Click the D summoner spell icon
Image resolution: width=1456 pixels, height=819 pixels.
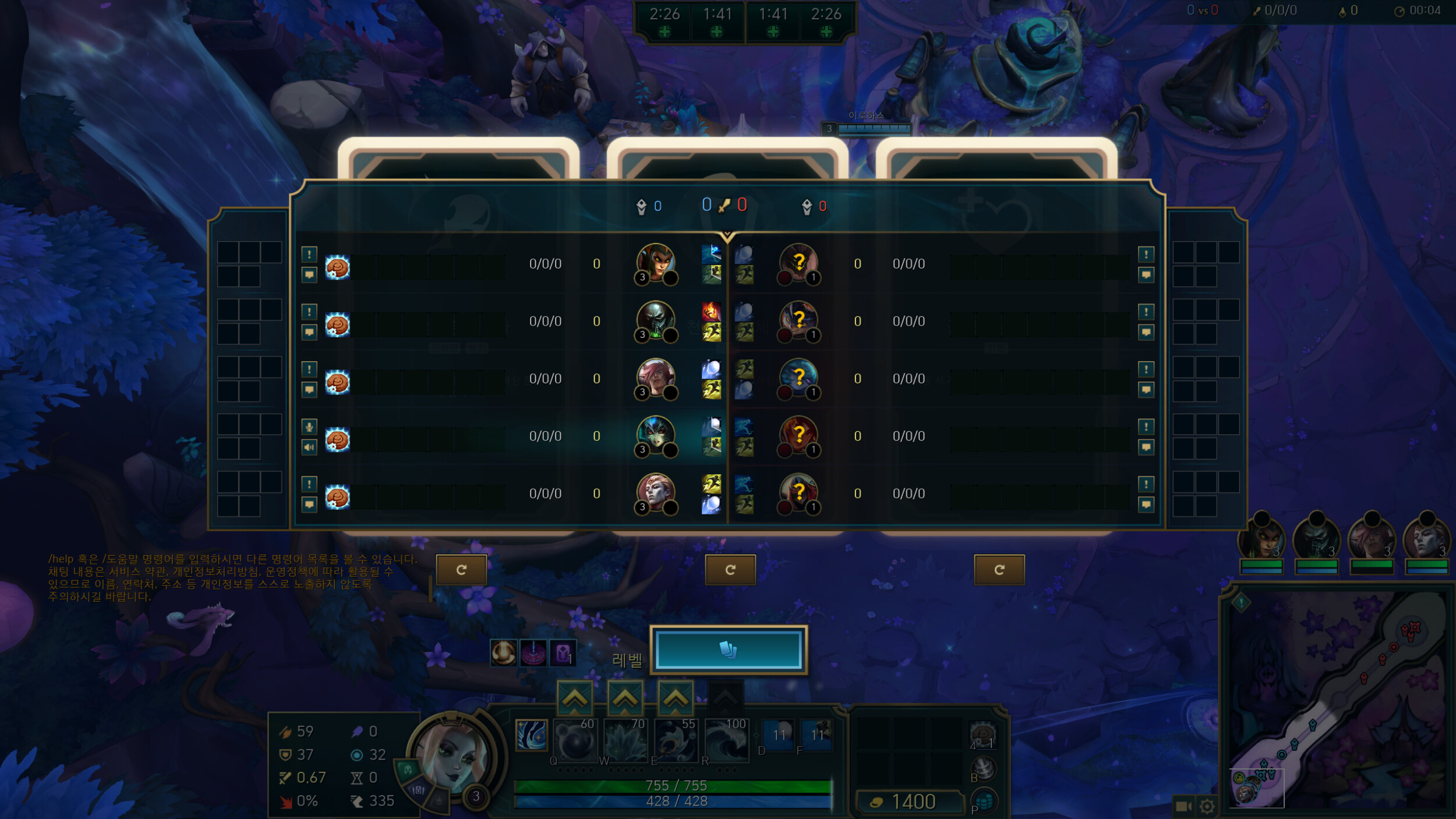[779, 735]
